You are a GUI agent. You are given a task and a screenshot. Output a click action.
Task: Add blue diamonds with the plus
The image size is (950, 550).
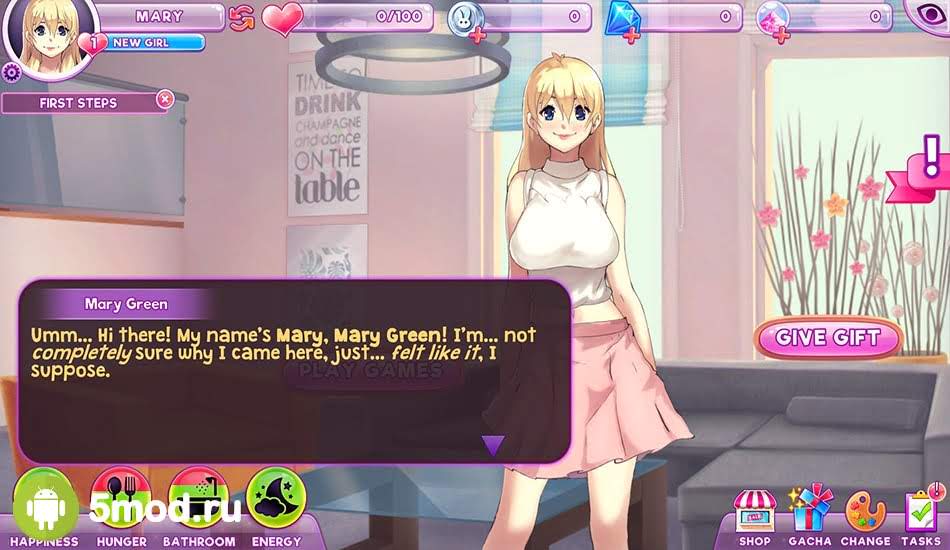pos(632,36)
